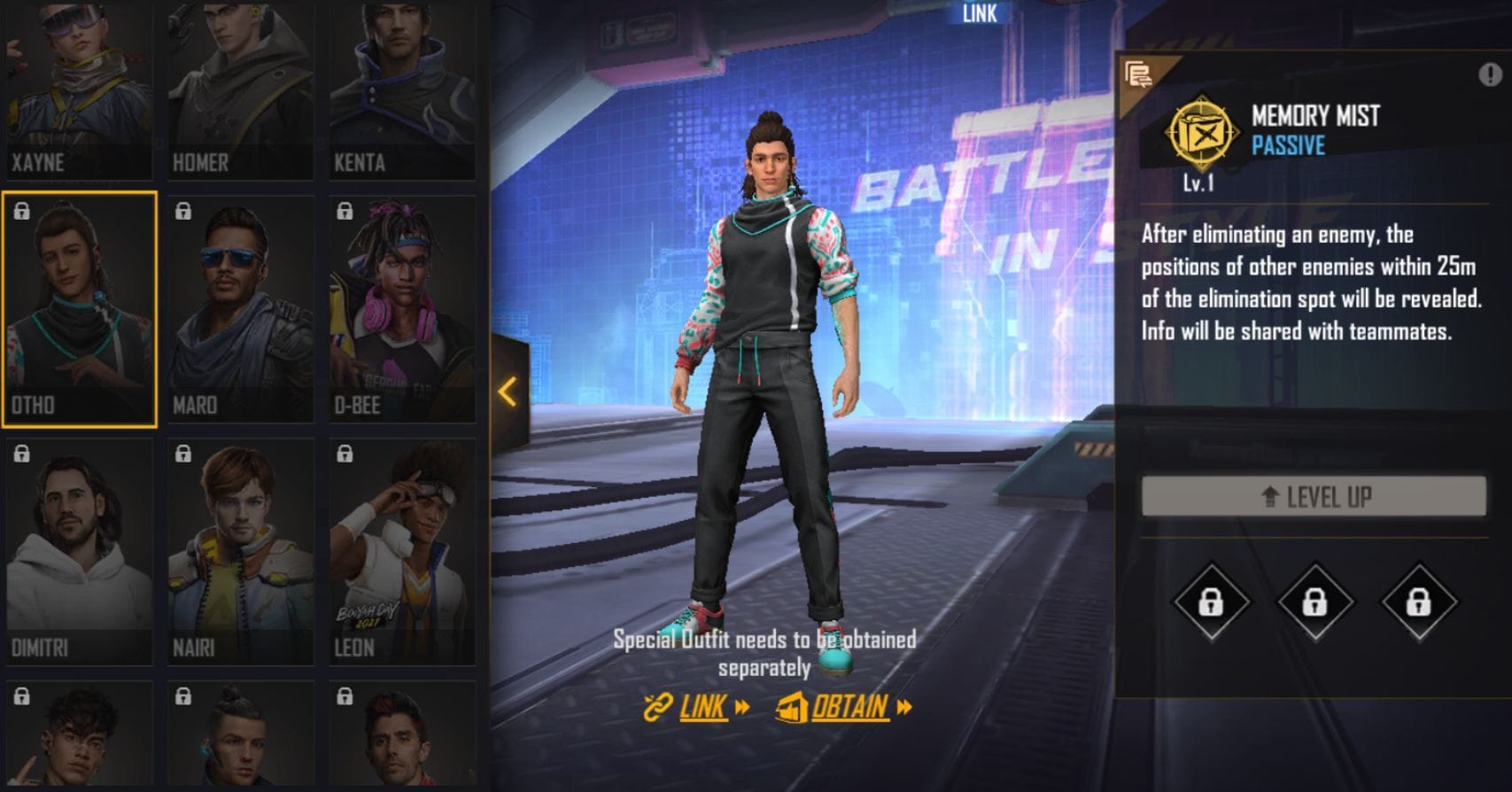Click the lock icon on Maro's portrait

point(183,211)
